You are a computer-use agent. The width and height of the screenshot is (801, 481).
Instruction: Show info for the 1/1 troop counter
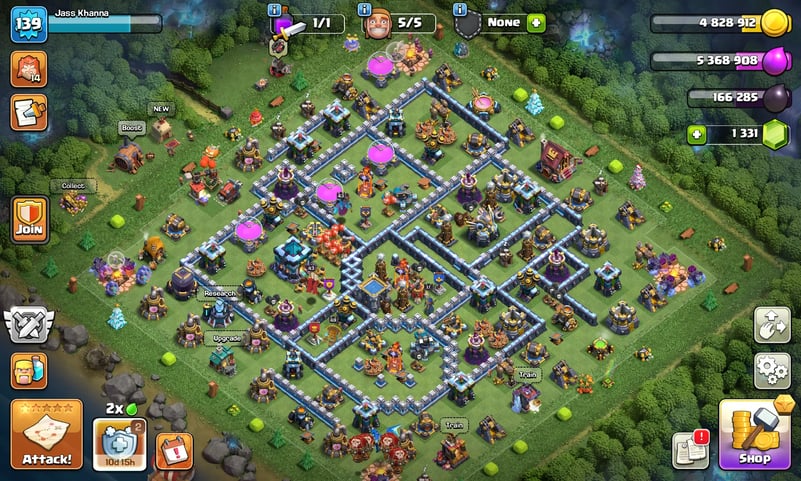point(275,9)
